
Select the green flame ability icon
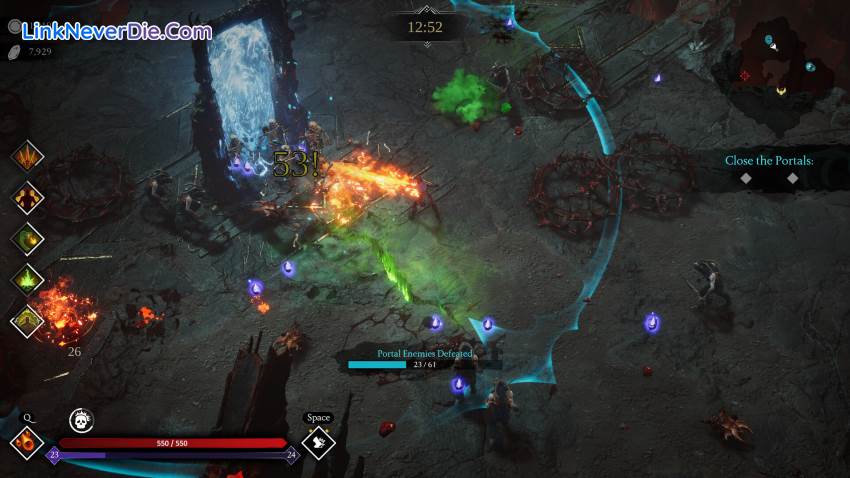[x=27, y=279]
